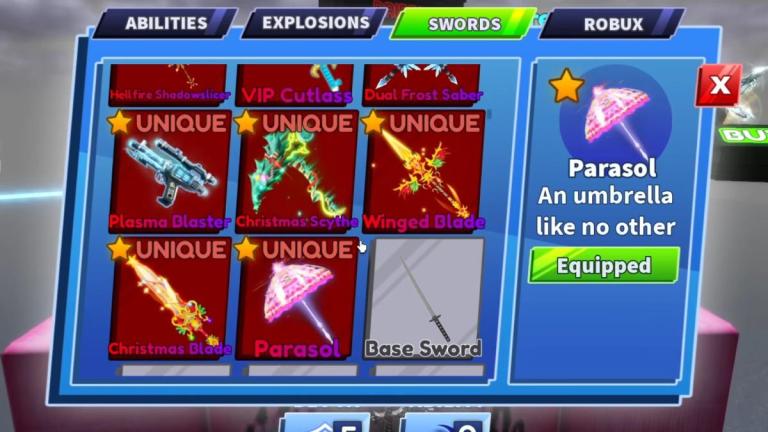Screen dimensions: 768x432
Task: Choose the VIP Cutlass sword
Action: click(x=297, y=84)
